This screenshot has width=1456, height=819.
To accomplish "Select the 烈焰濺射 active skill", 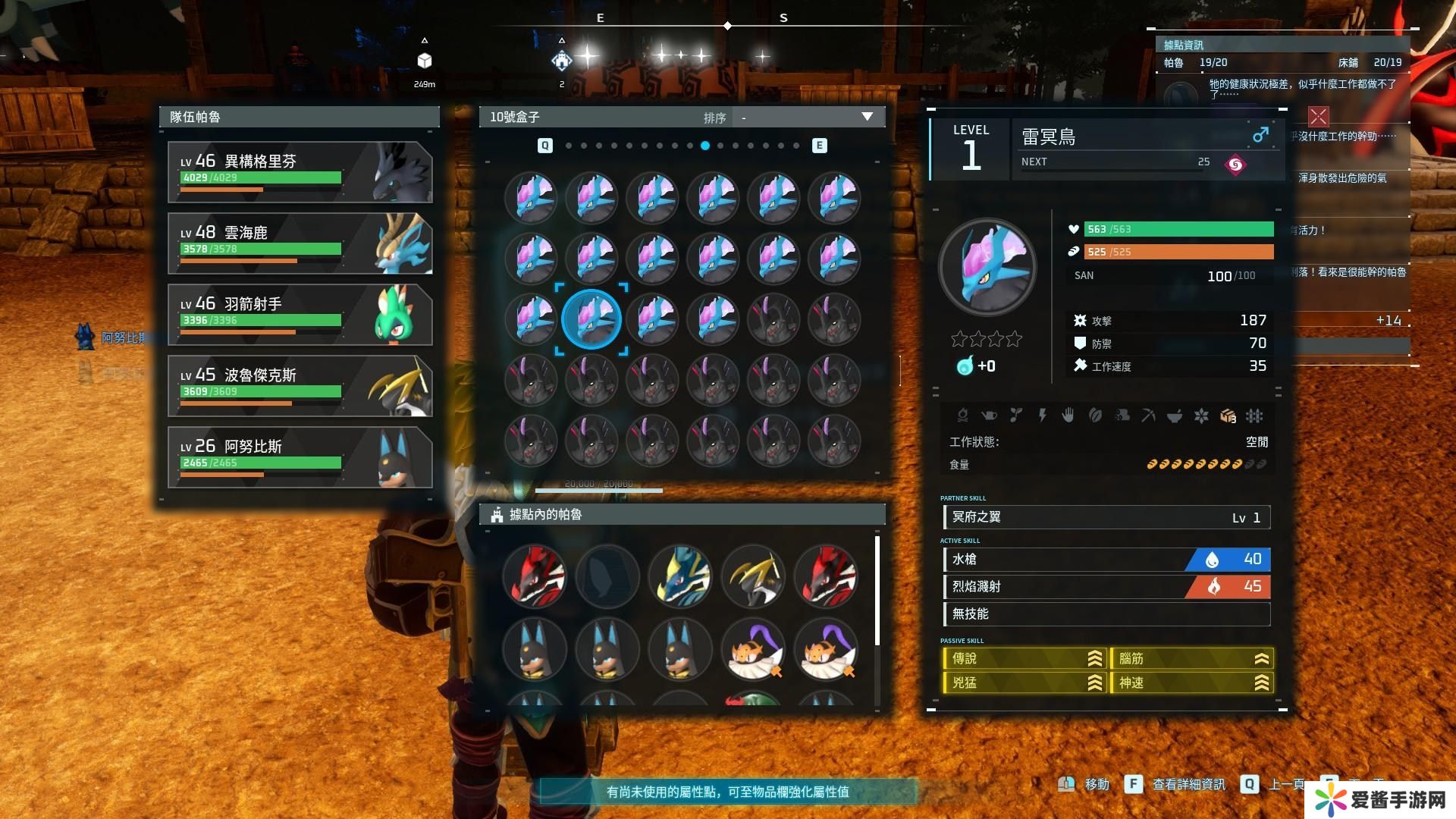I will (1106, 587).
